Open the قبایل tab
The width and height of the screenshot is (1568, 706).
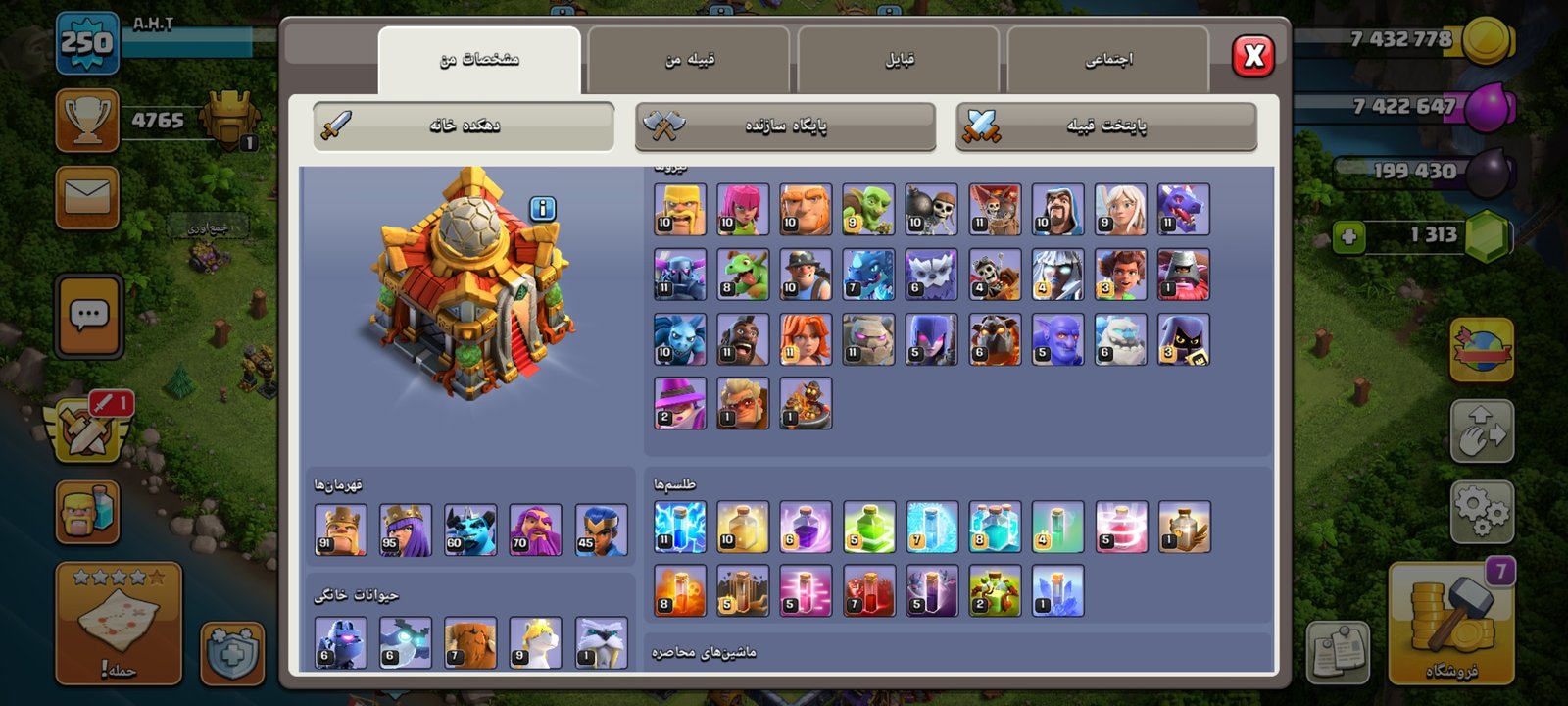(899, 60)
